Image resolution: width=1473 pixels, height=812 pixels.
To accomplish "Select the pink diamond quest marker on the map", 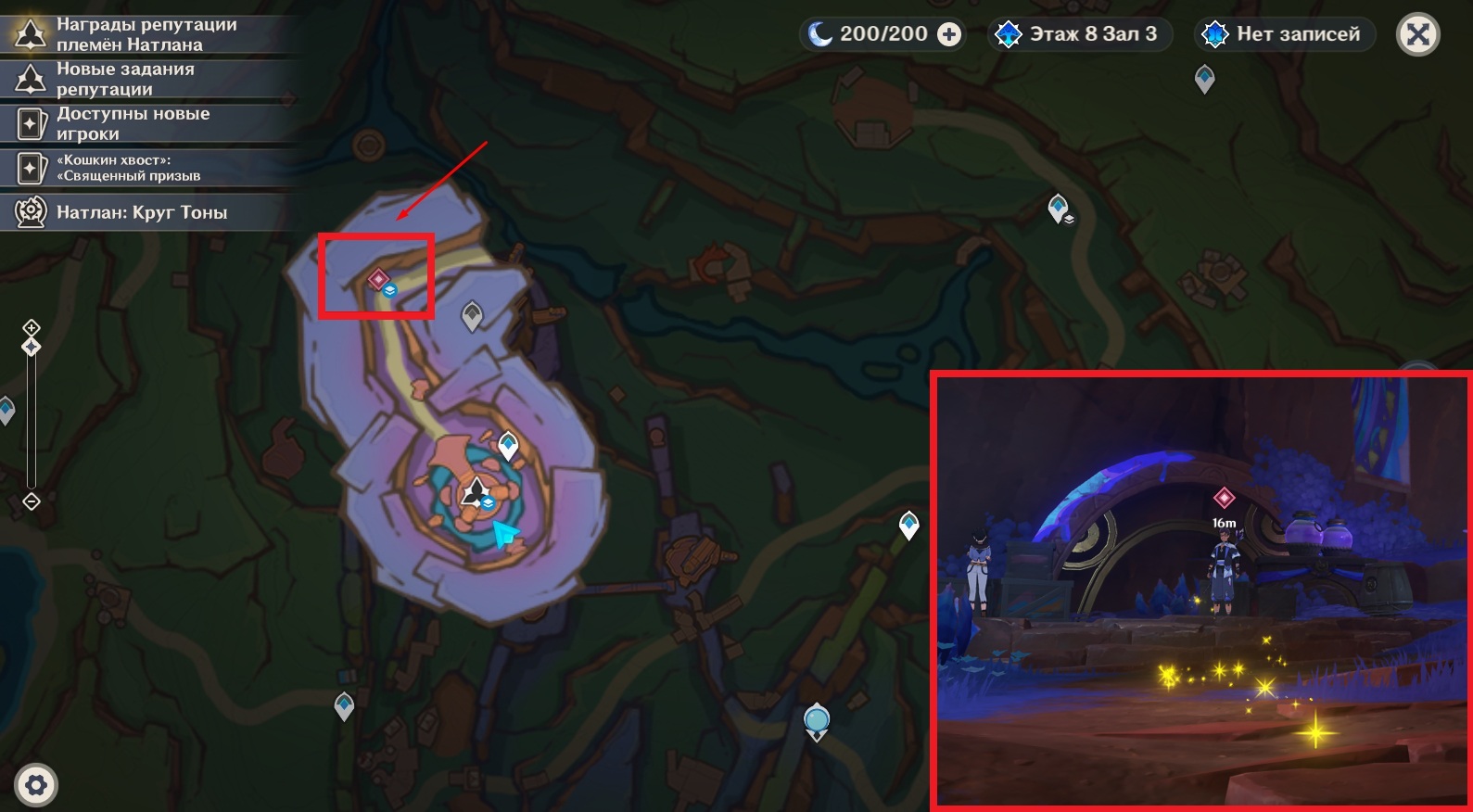I will 377,278.
